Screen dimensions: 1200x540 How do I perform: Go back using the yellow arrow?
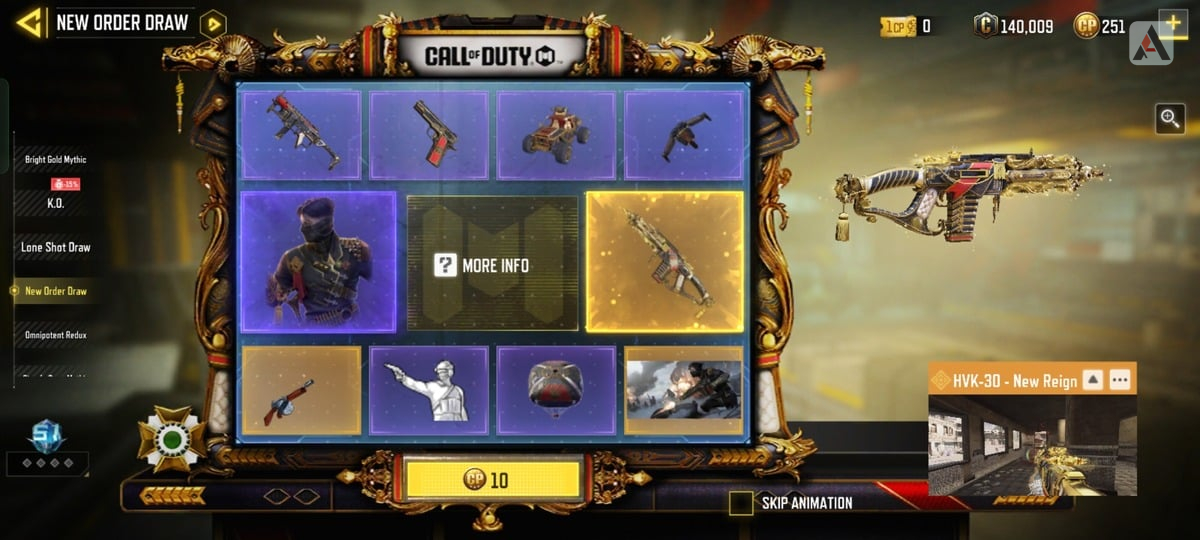click(29, 22)
